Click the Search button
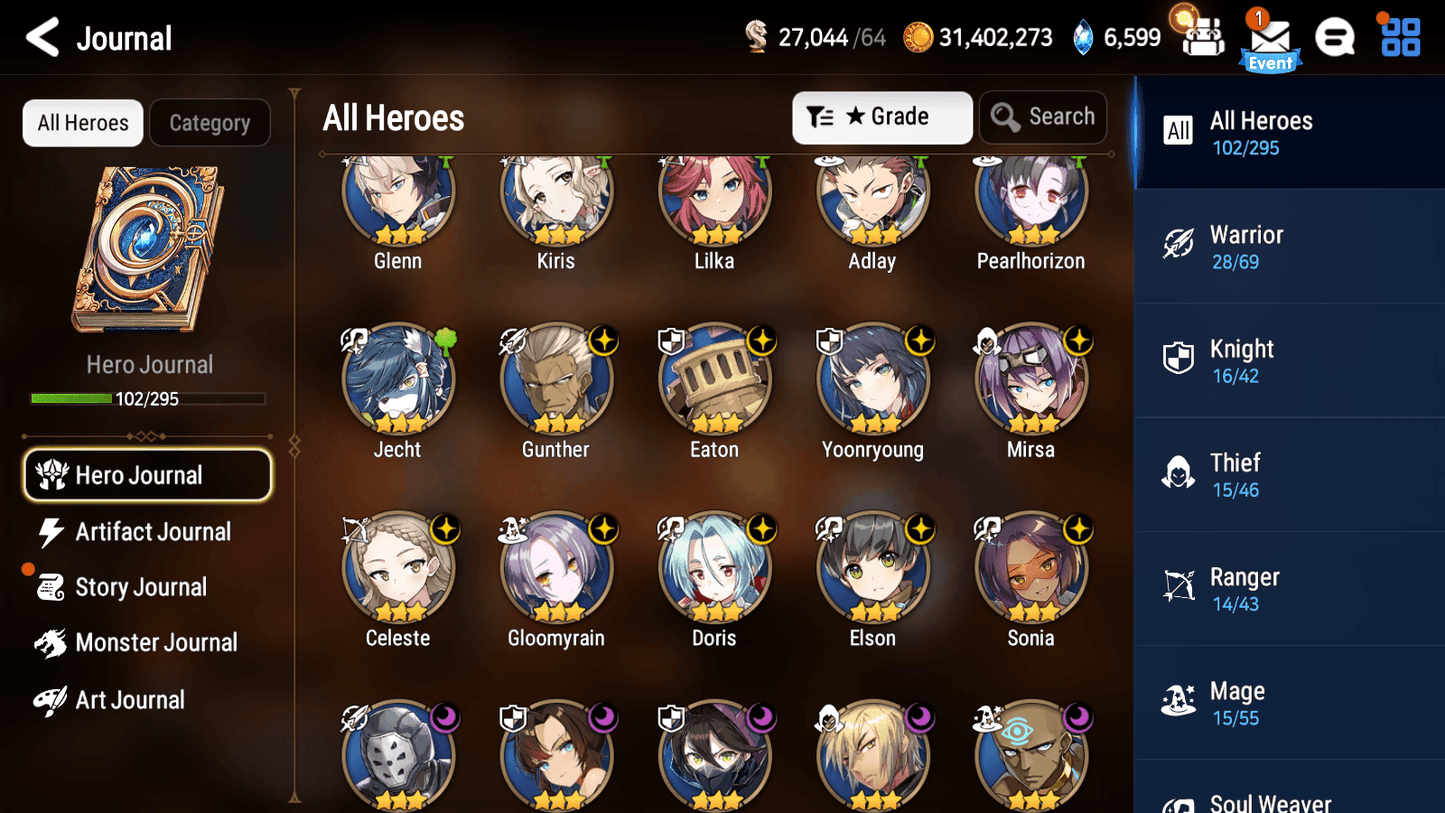 point(1043,116)
